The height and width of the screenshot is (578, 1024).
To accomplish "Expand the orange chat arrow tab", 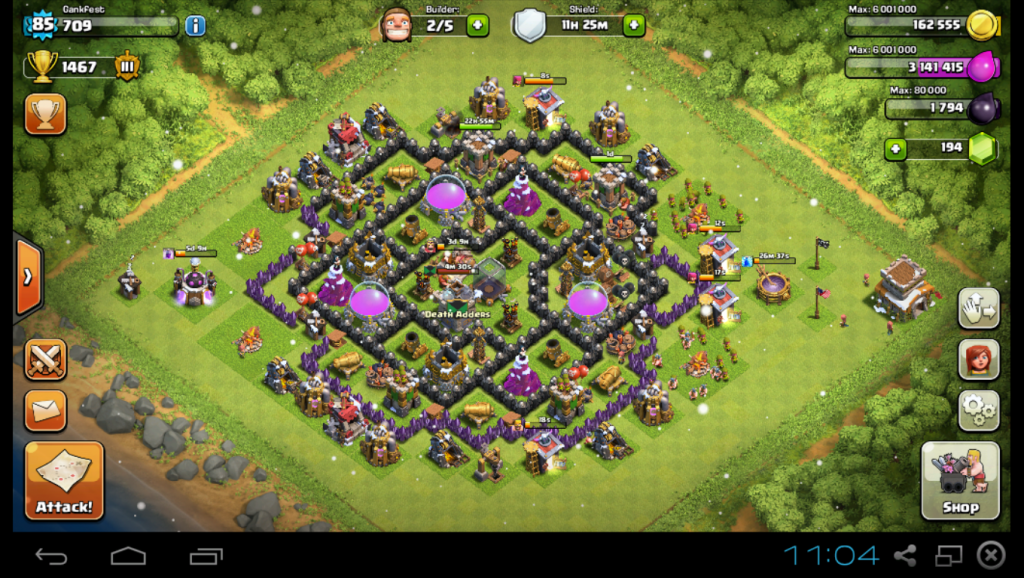I will tap(27, 275).
